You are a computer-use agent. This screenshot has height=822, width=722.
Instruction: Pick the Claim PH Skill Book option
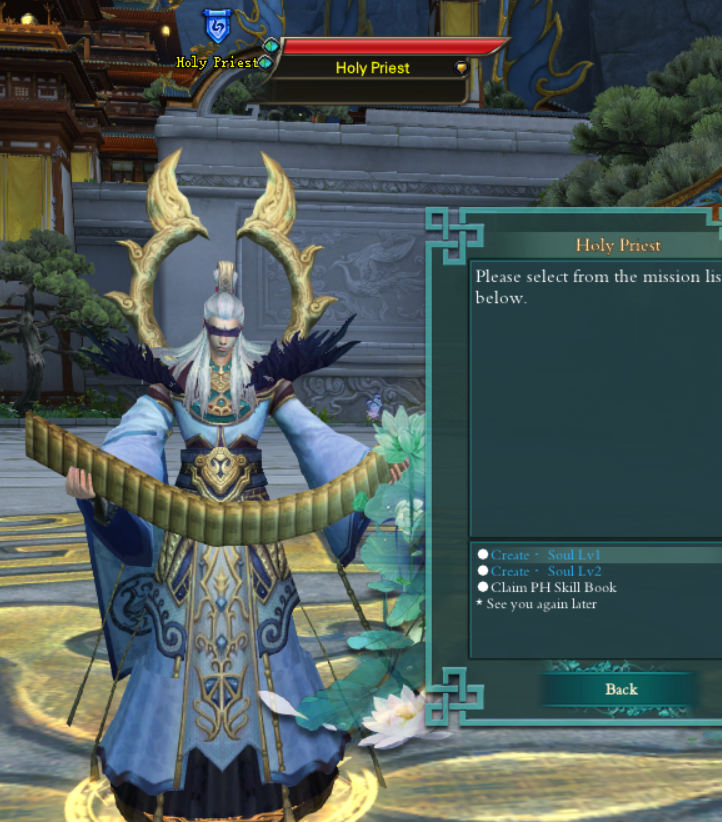click(x=553, y=587)
